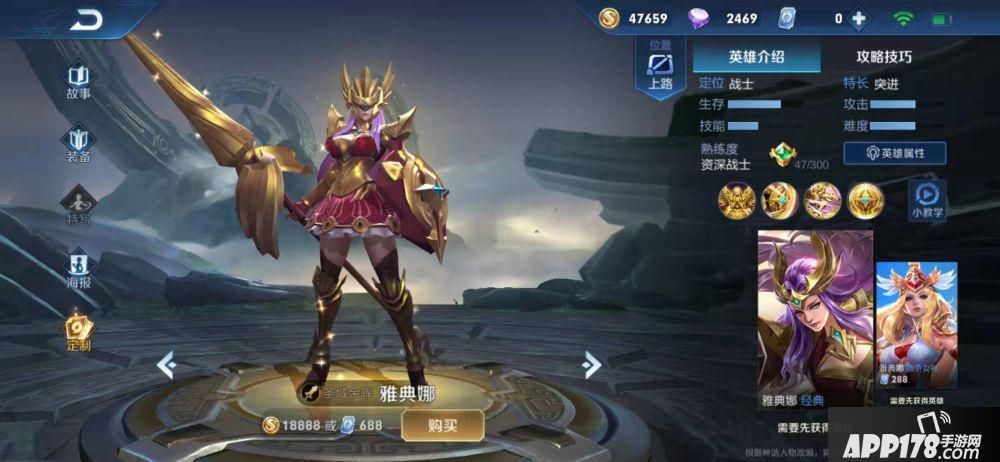The image size is (1000, 462).
Task: Open the 装备 equipment section
Action: pos(79,145)
